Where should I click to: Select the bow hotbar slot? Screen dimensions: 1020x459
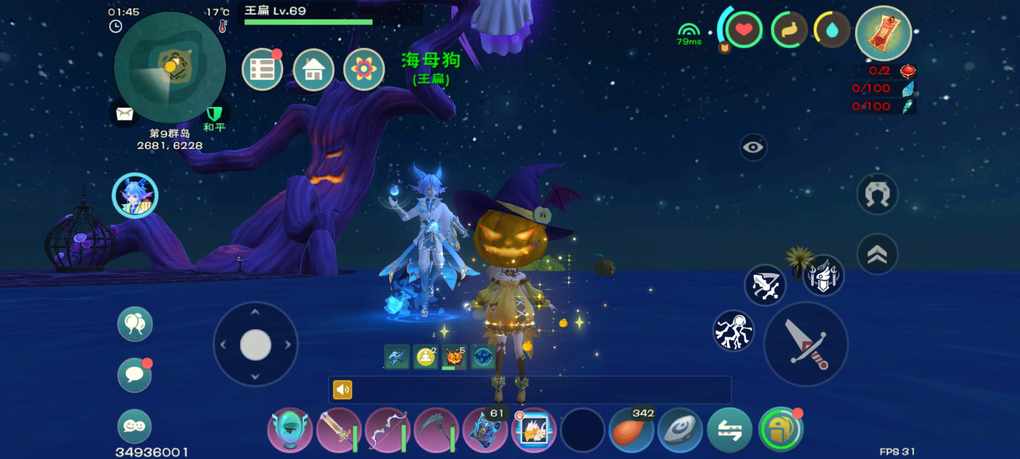click(387, 431)
